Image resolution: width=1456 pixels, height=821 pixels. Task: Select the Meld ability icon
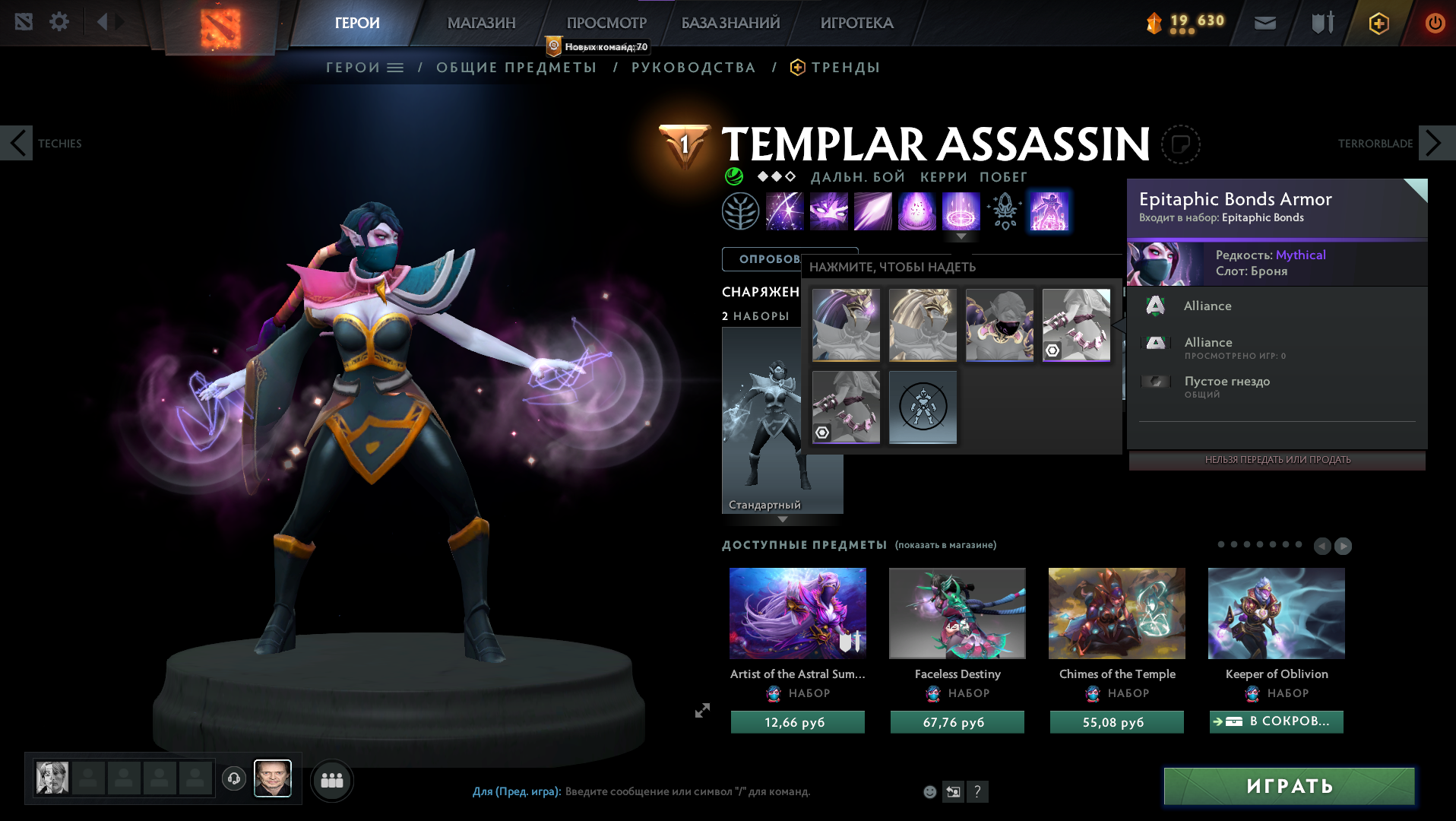(x=829, y=211)
